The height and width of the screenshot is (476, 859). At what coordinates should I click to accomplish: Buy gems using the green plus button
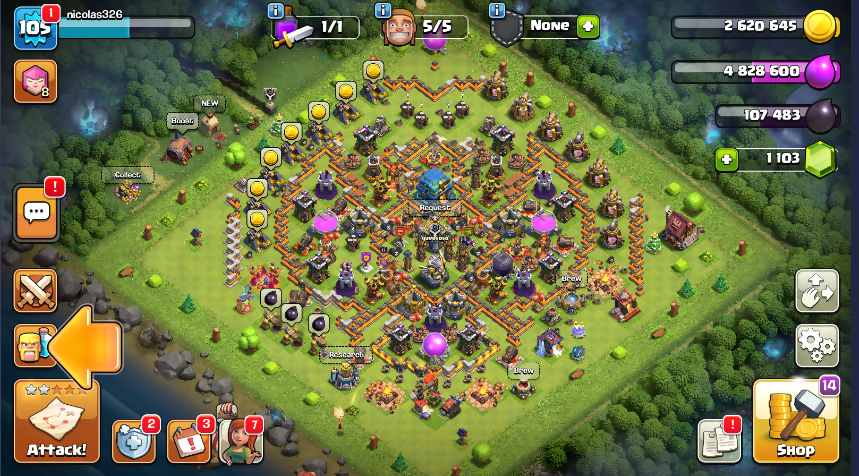tap(728, 159)
